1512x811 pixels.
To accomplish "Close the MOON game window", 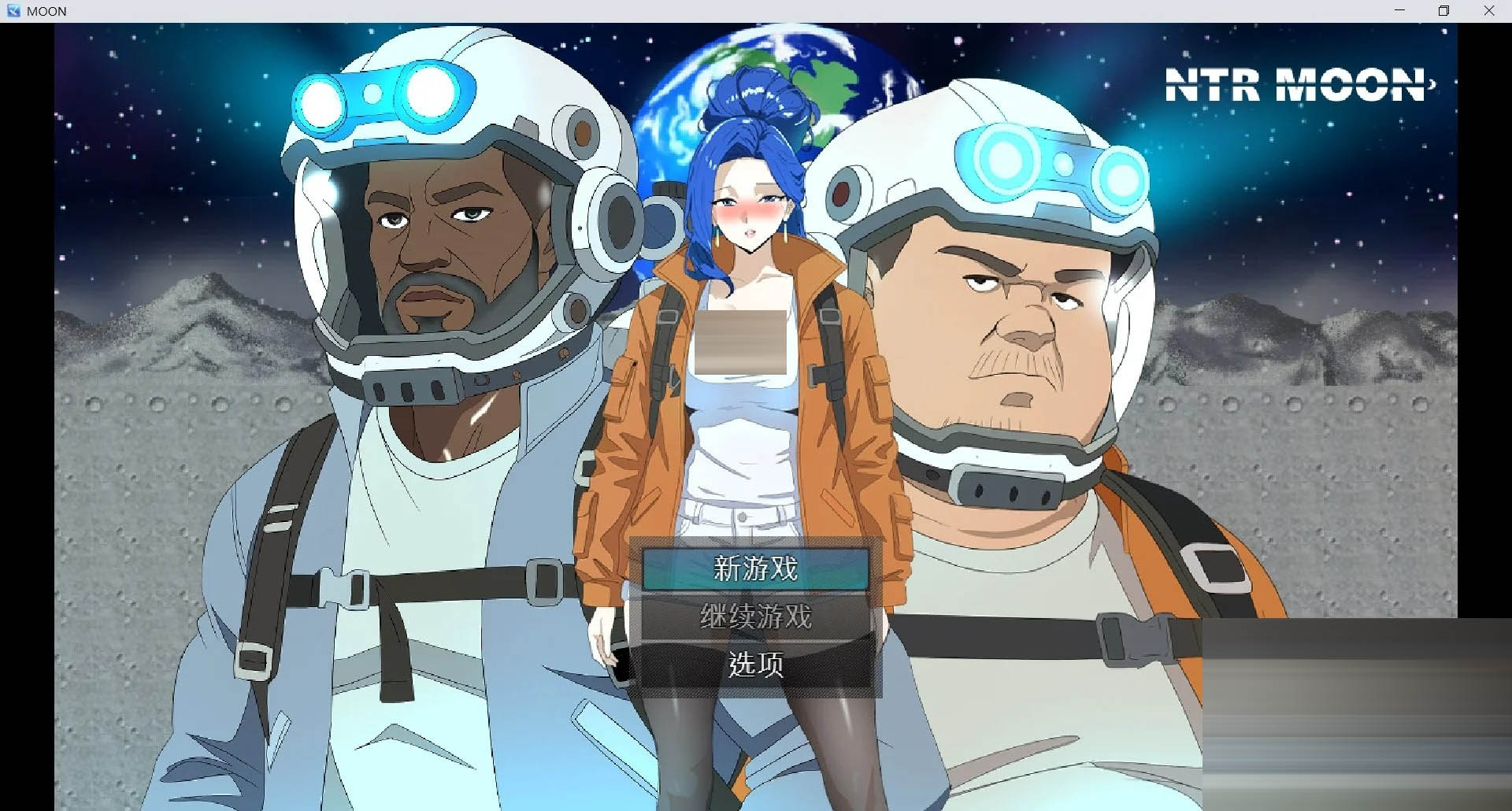I will pyautogui.click(x=1488, y=10).
